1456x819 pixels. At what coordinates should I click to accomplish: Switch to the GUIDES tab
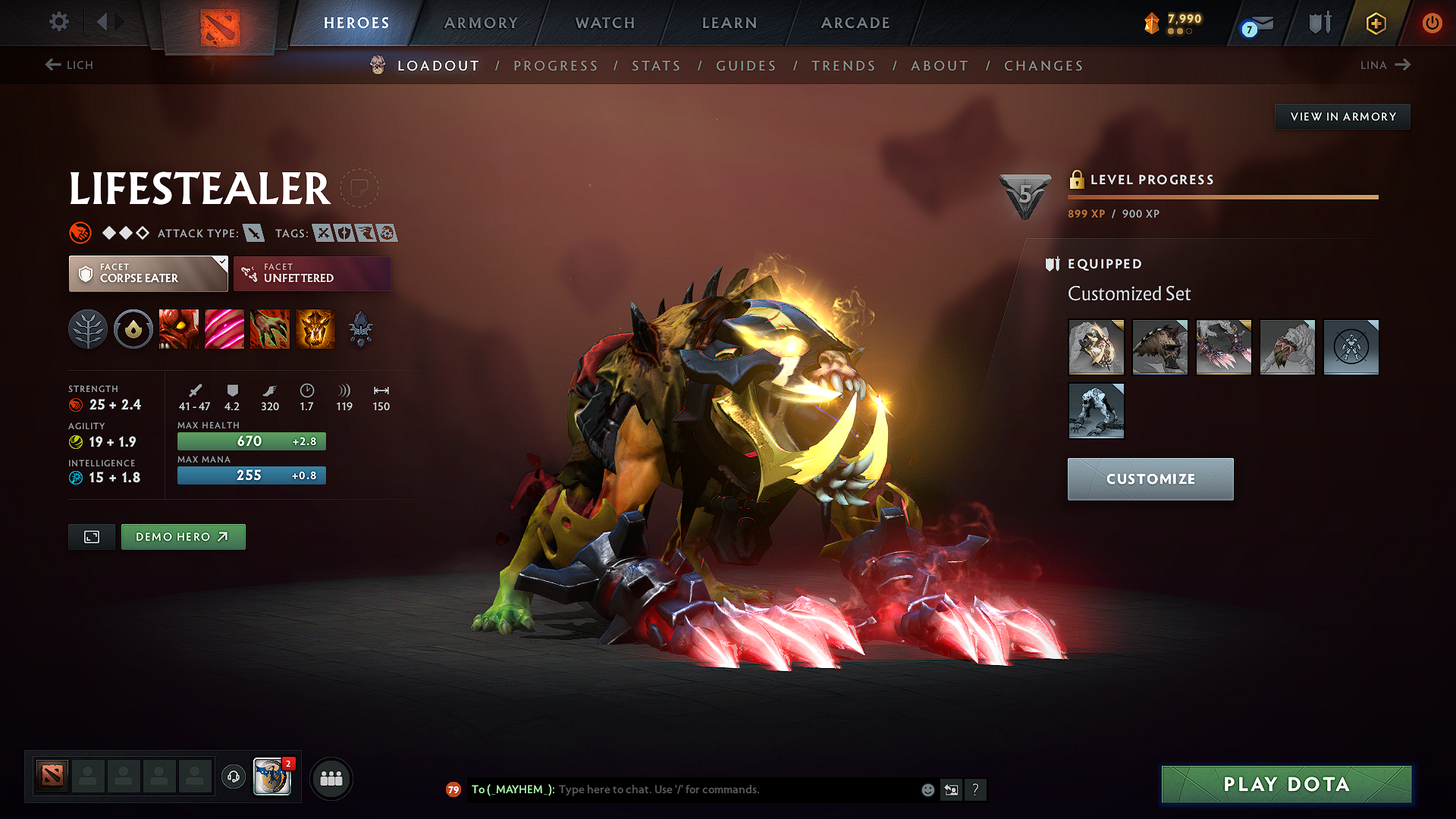point(745,66)
